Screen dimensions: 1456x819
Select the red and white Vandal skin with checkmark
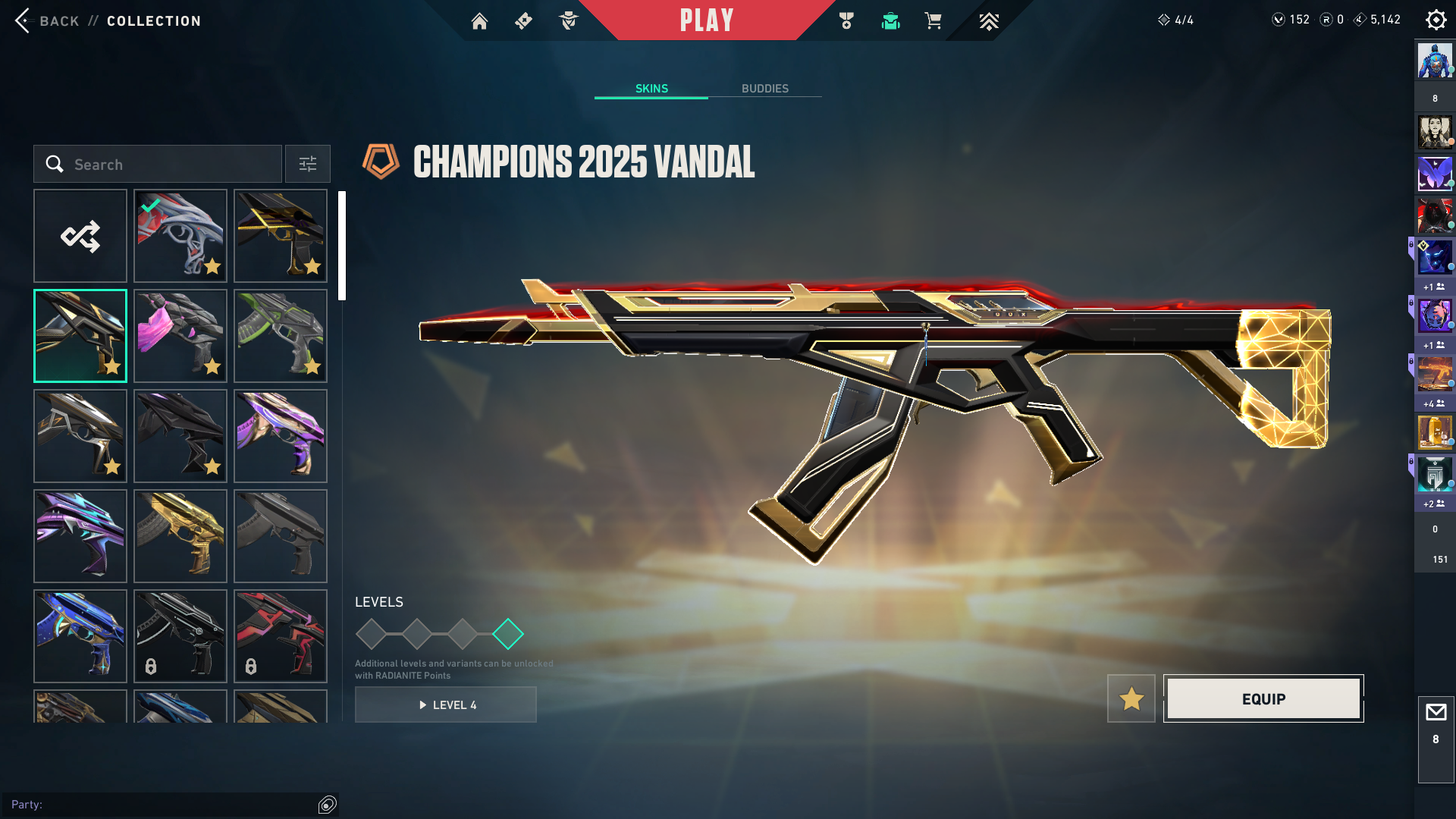coord(180,236)
